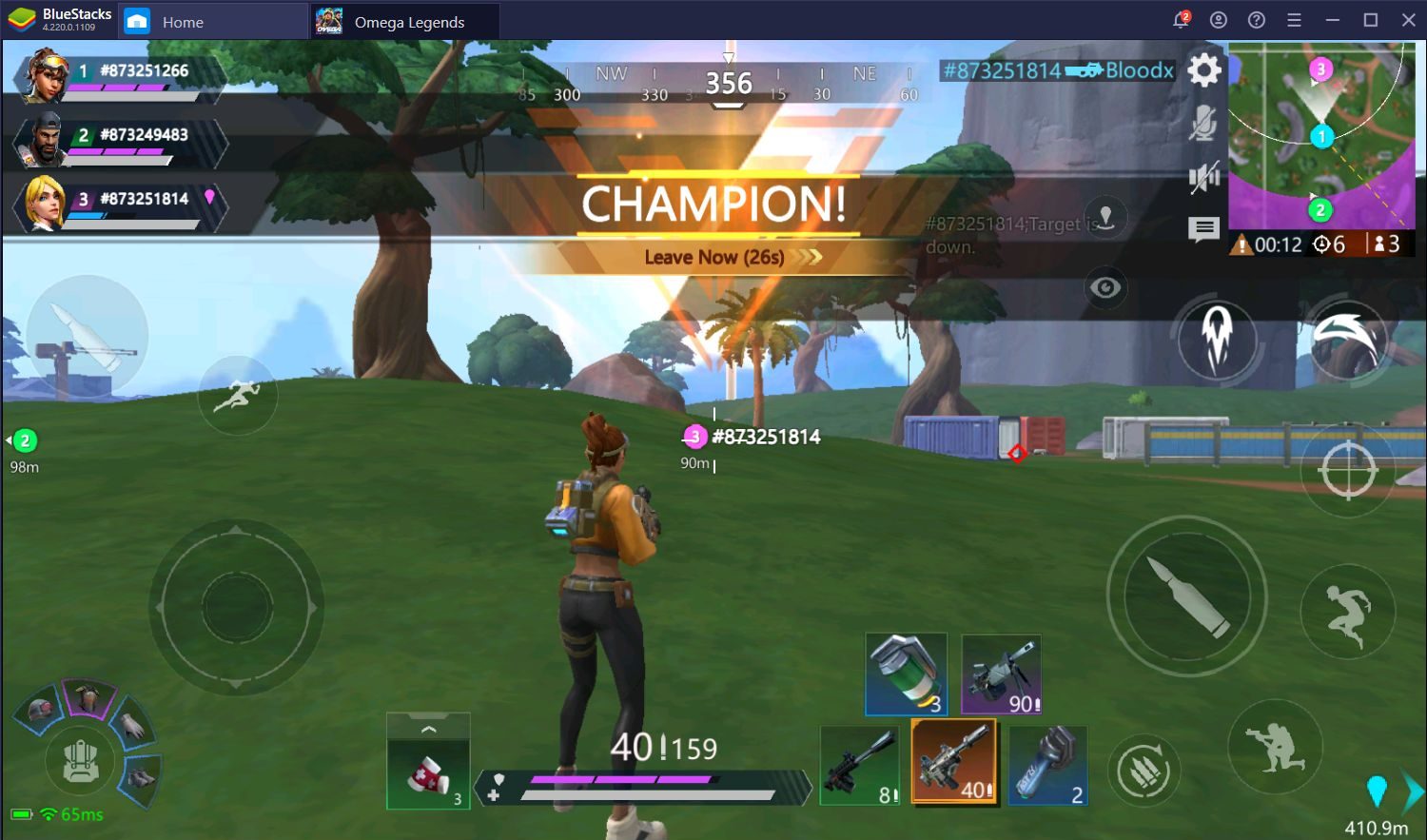
Task: Click the crosshair aim icon
Action: point(1347,470)
